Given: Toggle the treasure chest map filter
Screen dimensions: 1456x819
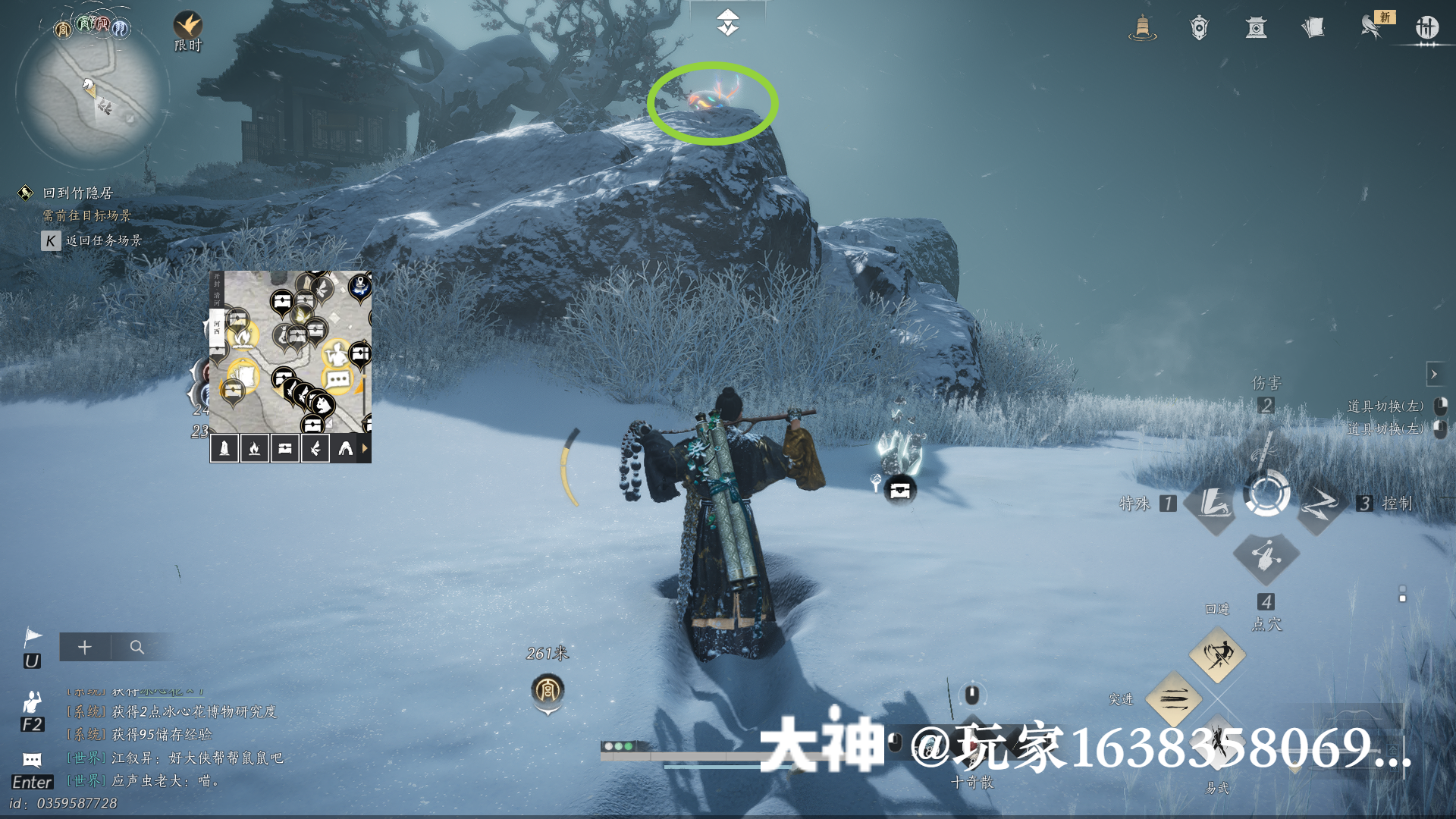Looking at the screenshot, I should (284, 448).
